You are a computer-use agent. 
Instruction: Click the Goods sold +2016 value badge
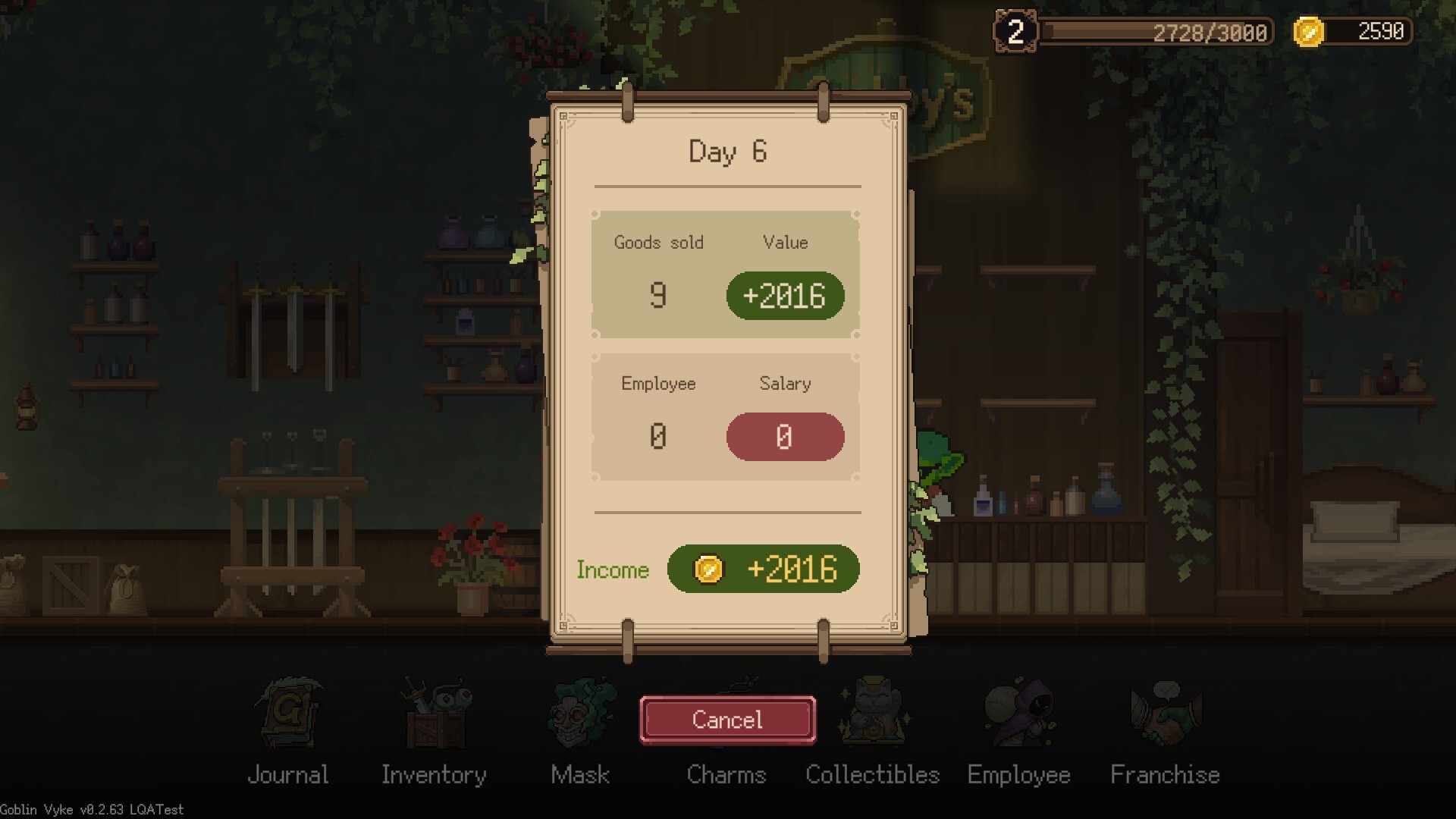[785, 295]
